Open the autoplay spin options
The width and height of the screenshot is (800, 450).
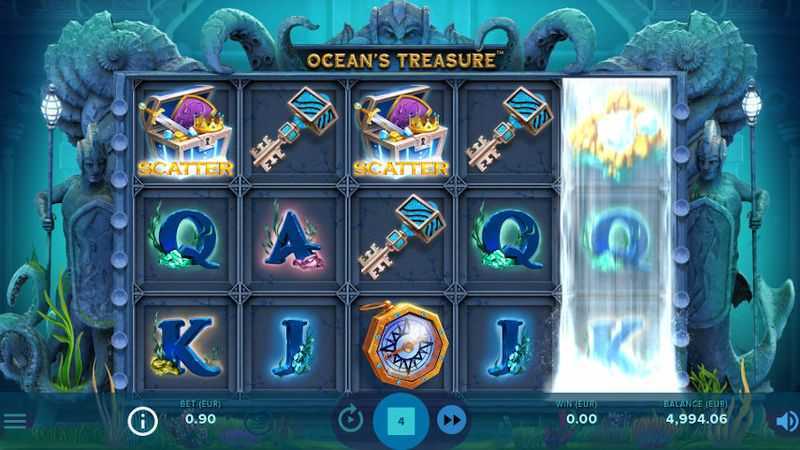(350, 421)
